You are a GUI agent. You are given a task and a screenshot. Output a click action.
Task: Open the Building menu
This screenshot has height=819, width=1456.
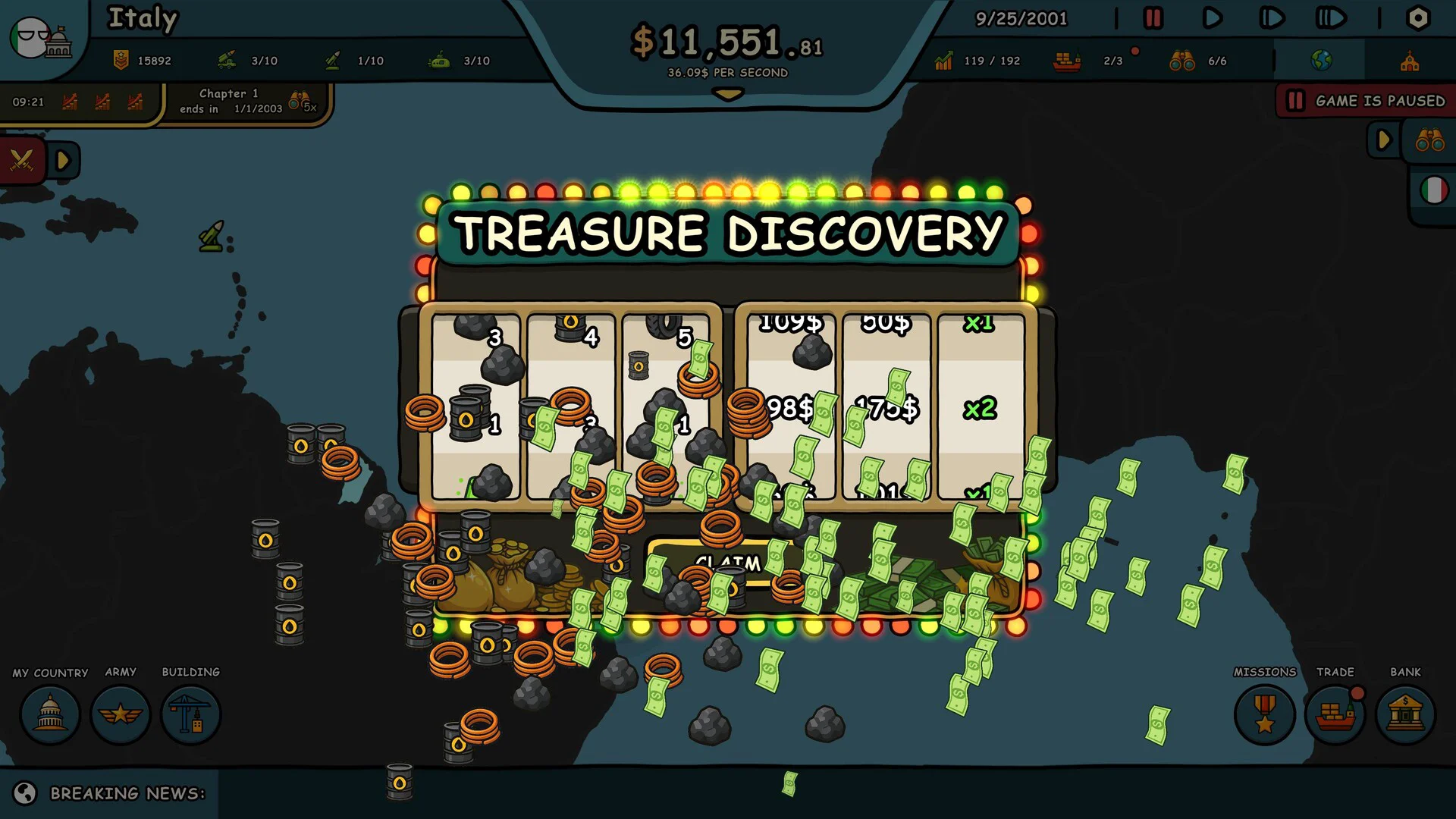190,714
